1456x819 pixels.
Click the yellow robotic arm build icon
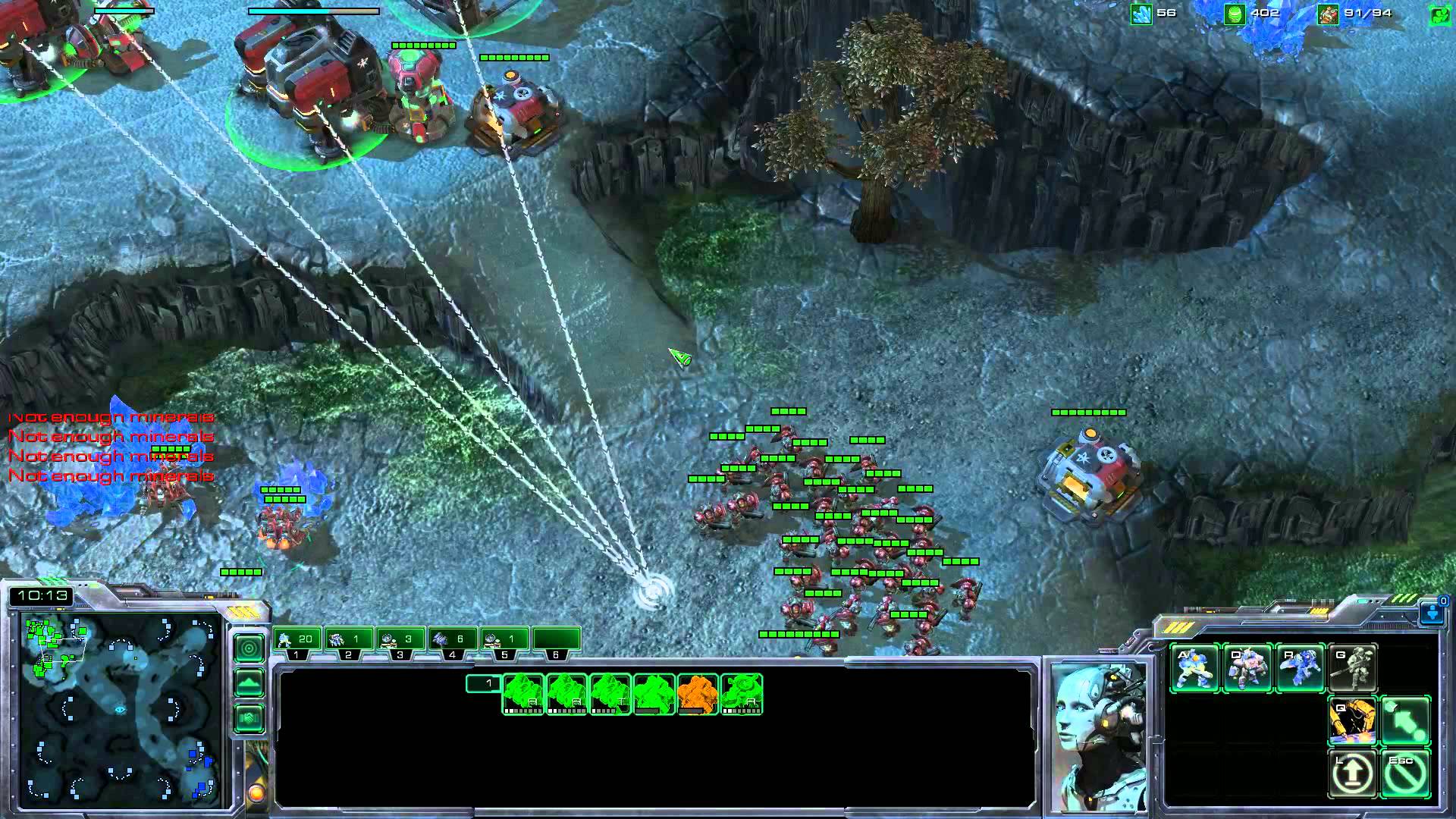tap(1353, 721)
